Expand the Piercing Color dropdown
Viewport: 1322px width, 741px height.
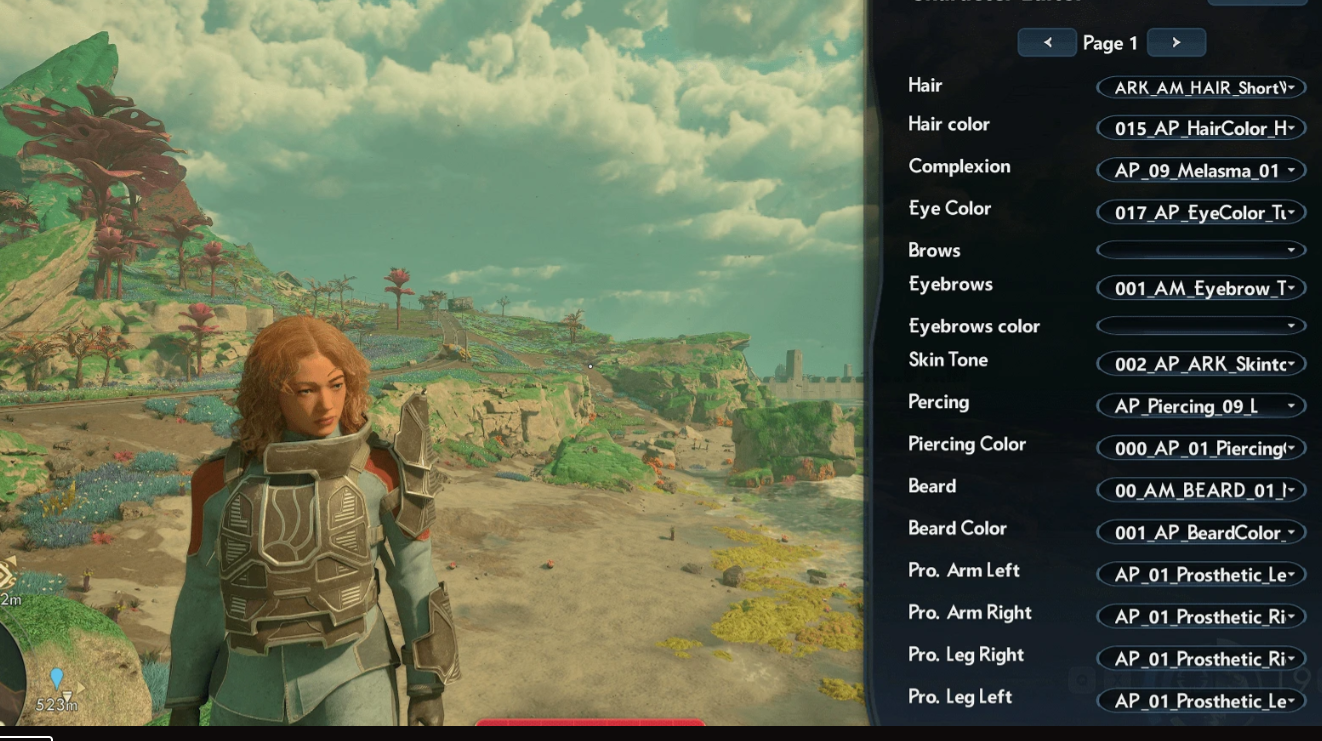click(1201, 448)
